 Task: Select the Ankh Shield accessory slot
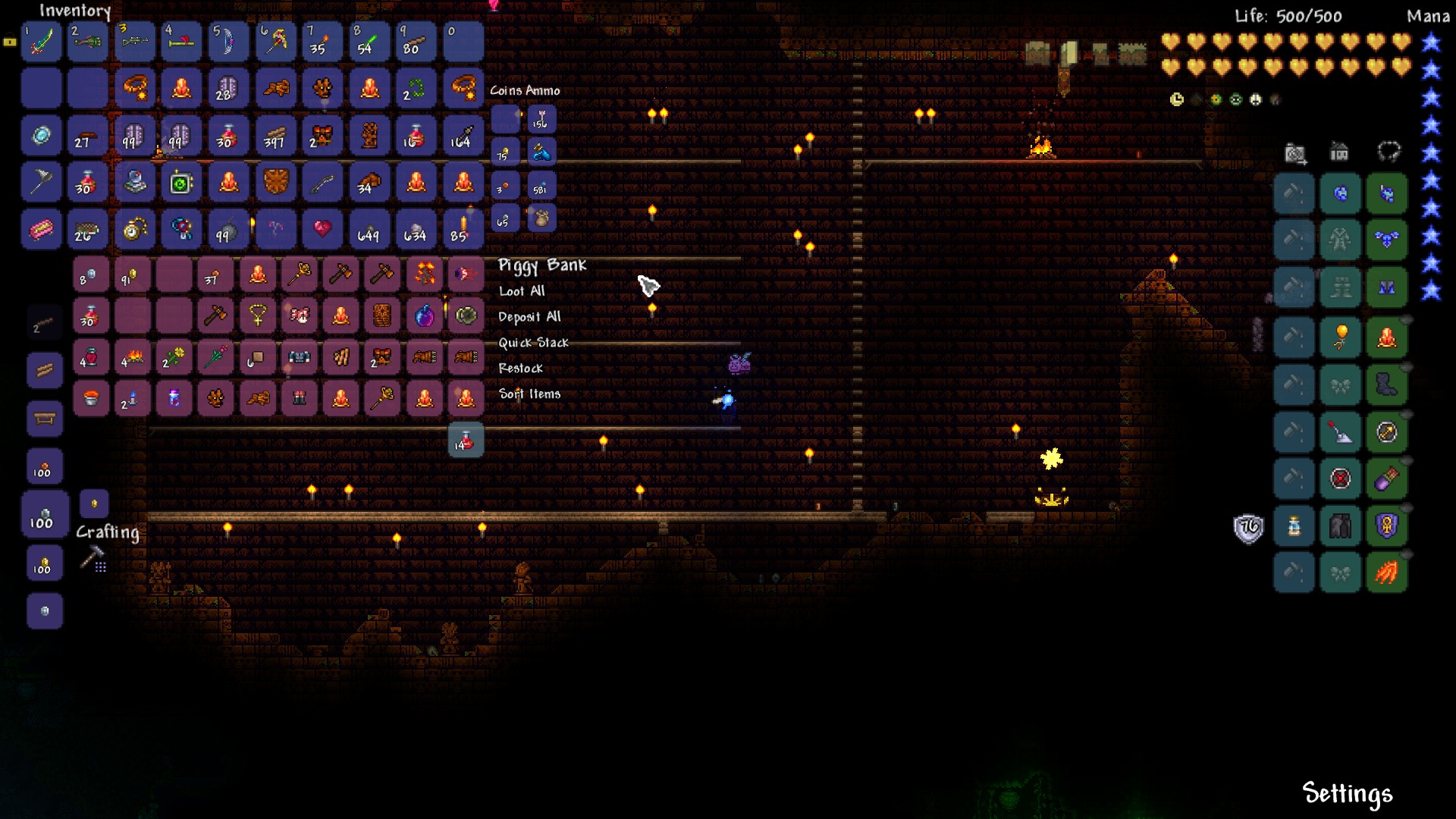pyautogui.click(x=1389, y=526)
